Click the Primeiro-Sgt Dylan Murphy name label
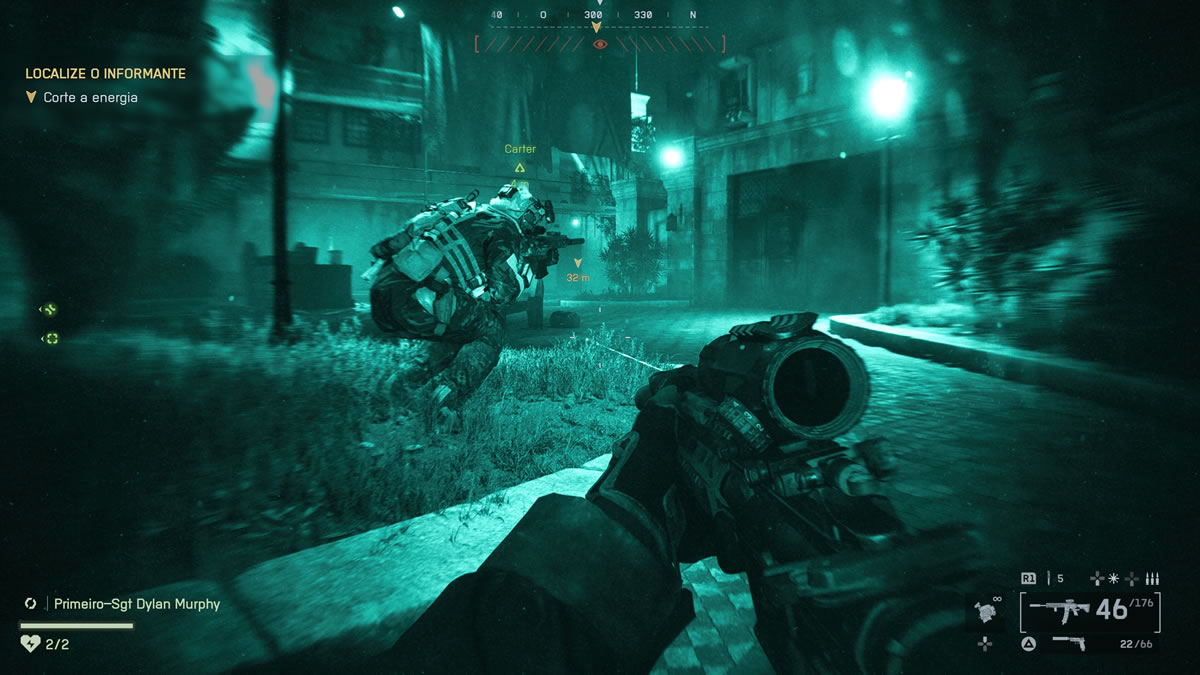The image size is (1200, 675). (x=137, y=604)
